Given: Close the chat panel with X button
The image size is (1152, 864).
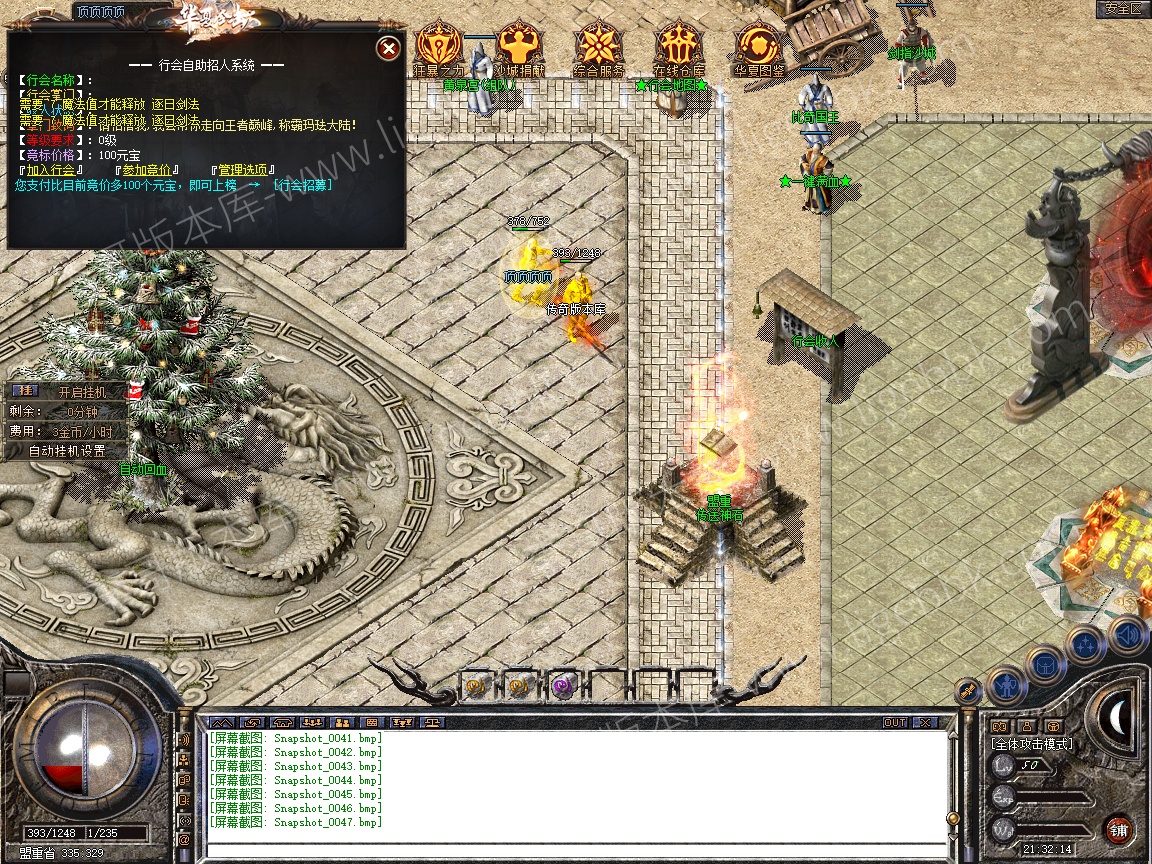Looking at the screenshot, I should click(925, 722).
